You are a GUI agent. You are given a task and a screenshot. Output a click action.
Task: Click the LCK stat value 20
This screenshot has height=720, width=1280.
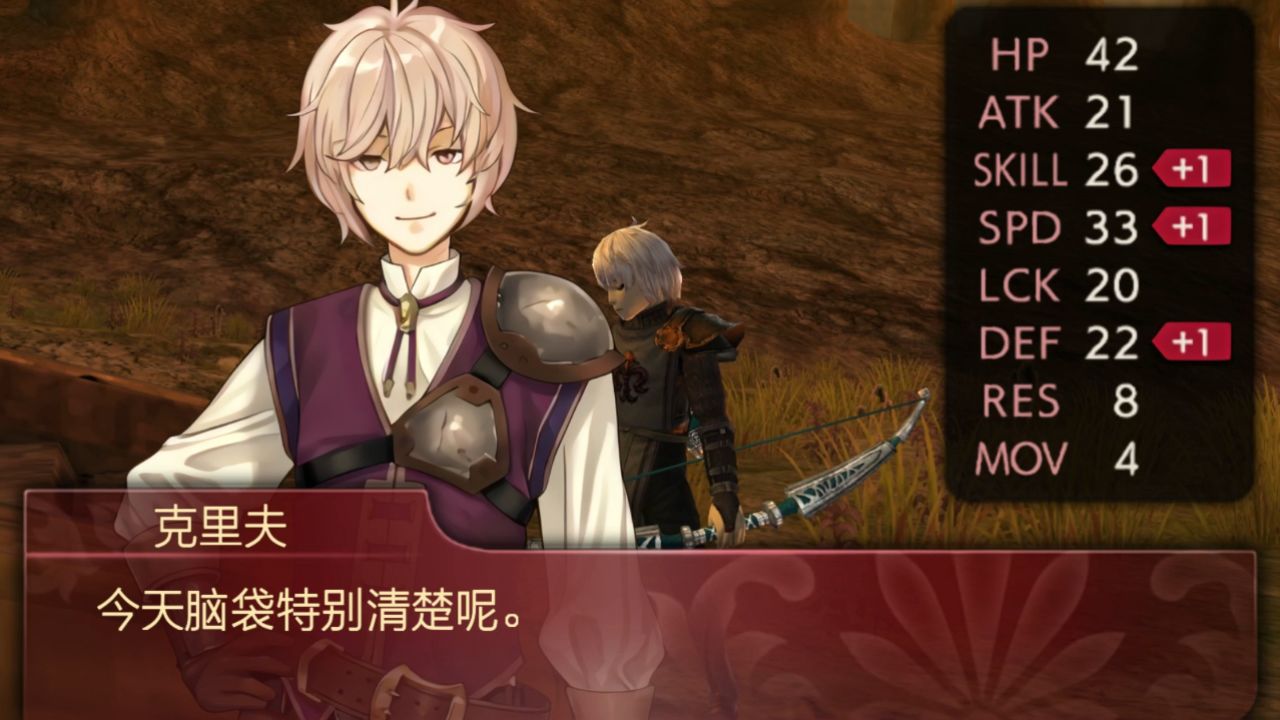click(1115, 285)
